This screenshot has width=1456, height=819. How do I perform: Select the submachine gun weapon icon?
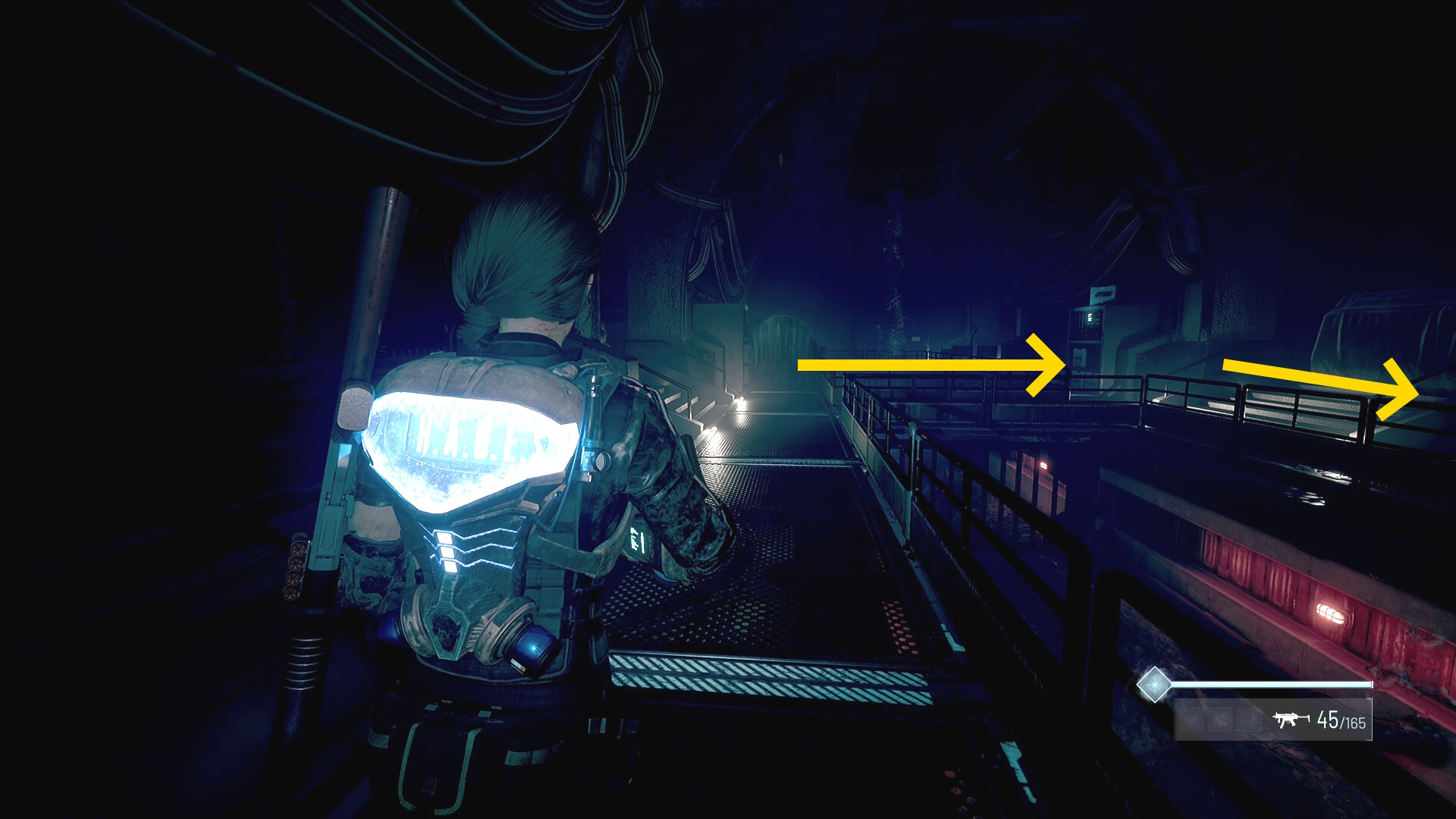(x=1291, y=719)
